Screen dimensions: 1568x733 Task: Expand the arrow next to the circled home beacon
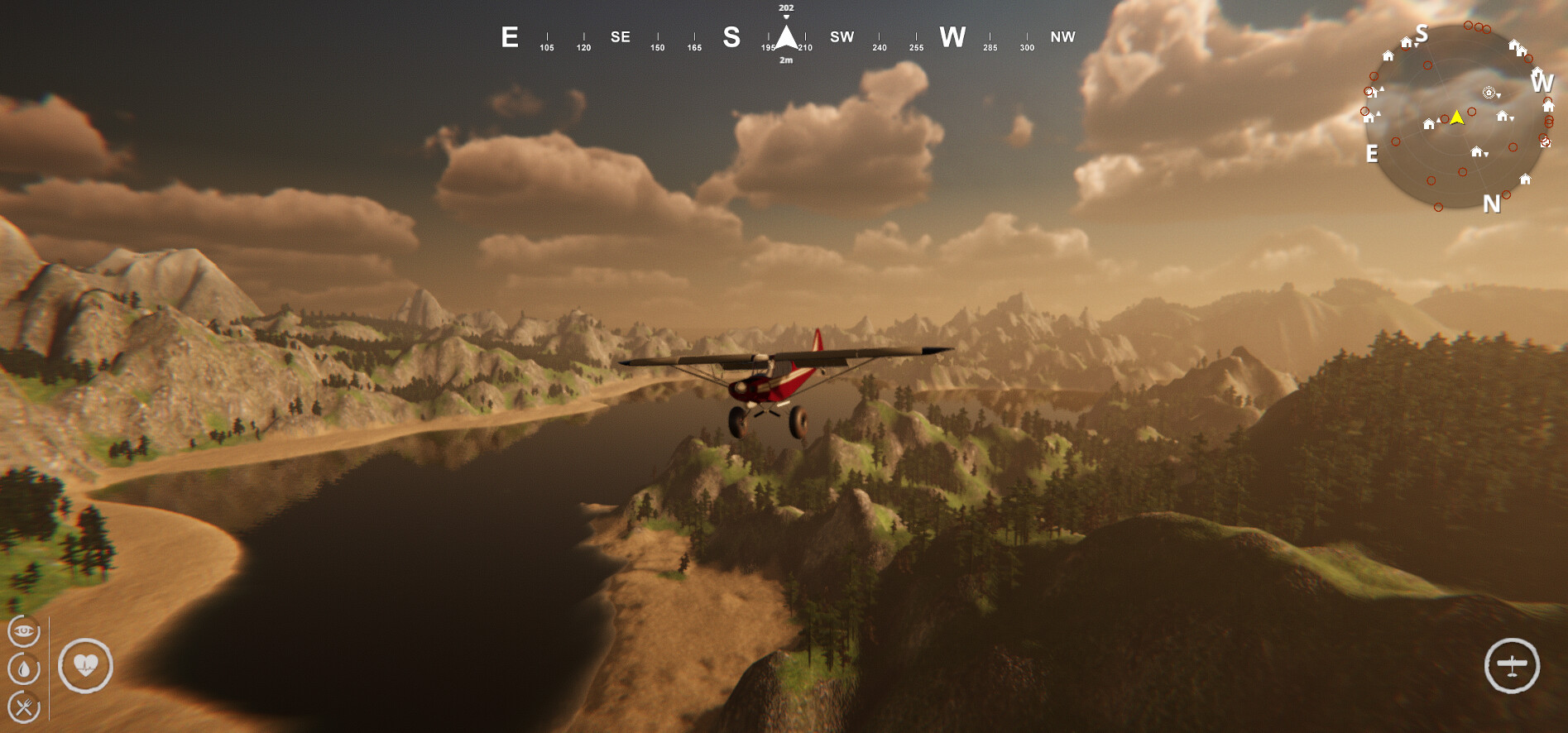pos(1498,95)
